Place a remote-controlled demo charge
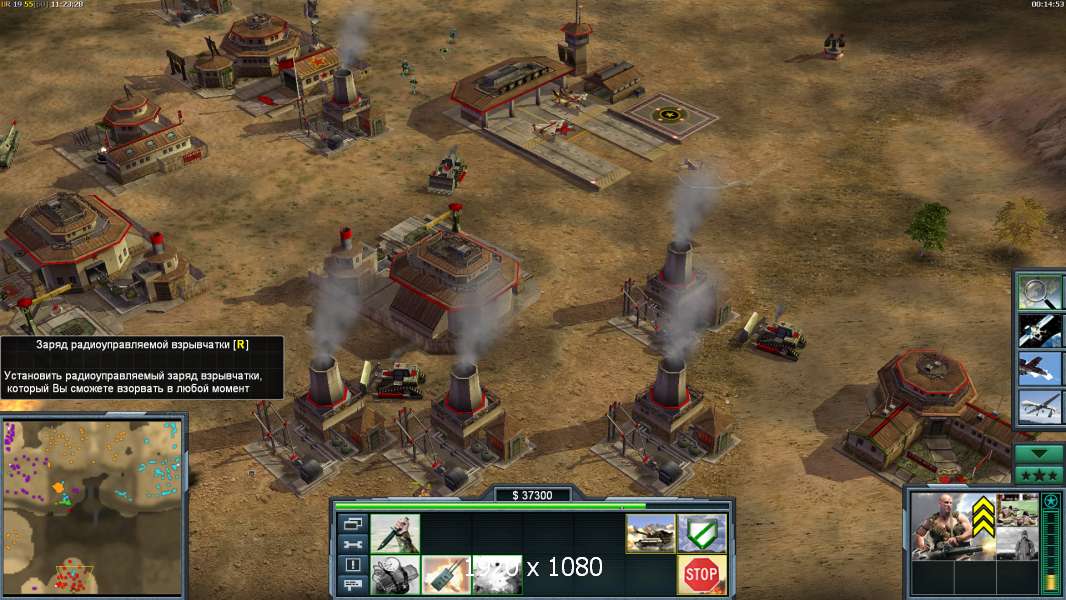The height and width of the screenshot is (600, 1066). point(446,574)
